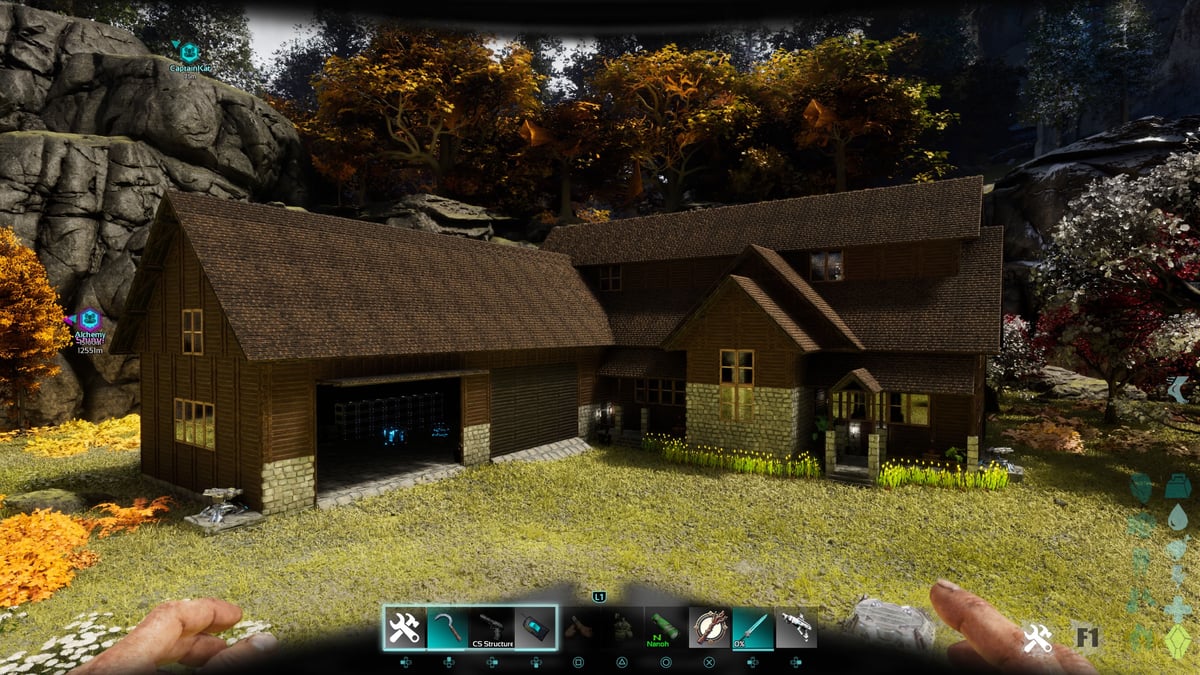Viewport: 1200px width, 675px height.
Task: Click the CaptainKat waypoint marker
Action: pos(189,50)
